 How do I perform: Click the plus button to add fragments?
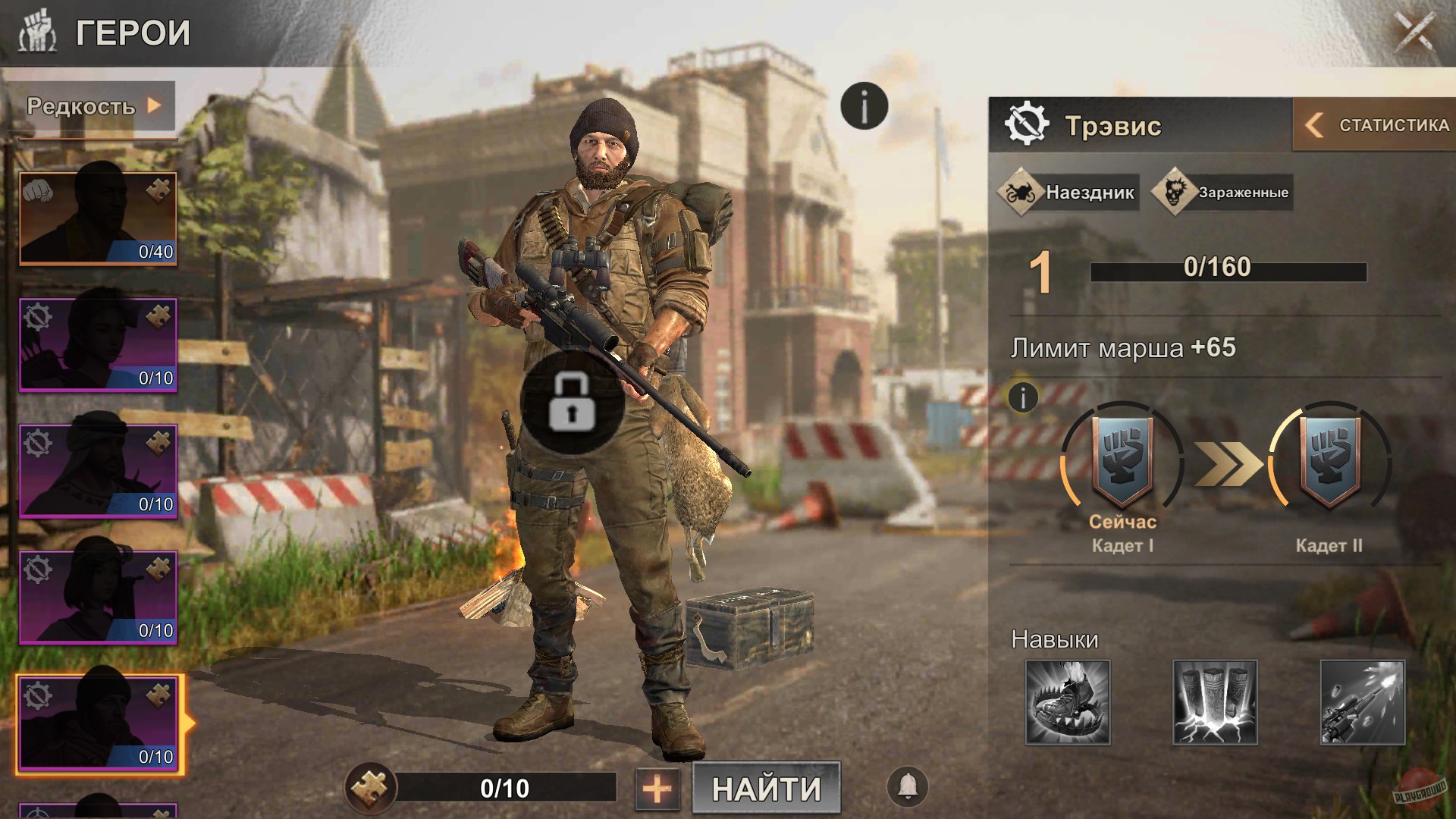pyautogui.click(x=657, y=789)
